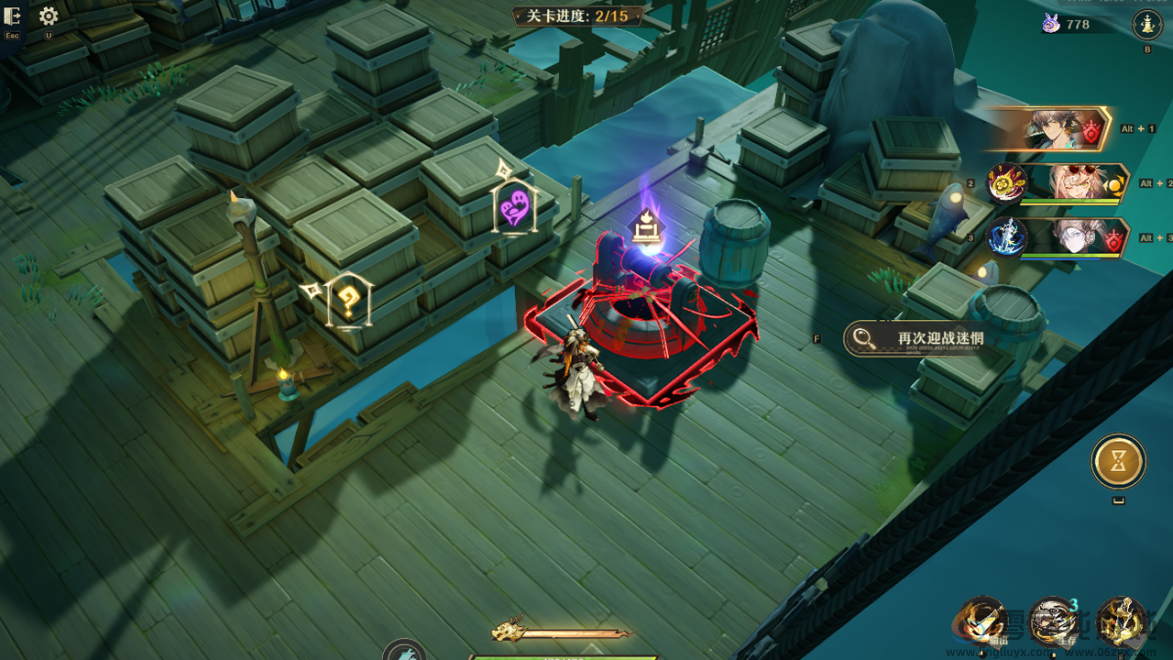Click the golden hourglass button
This screenshot has width=1173, height=660.
[1118, 461]
